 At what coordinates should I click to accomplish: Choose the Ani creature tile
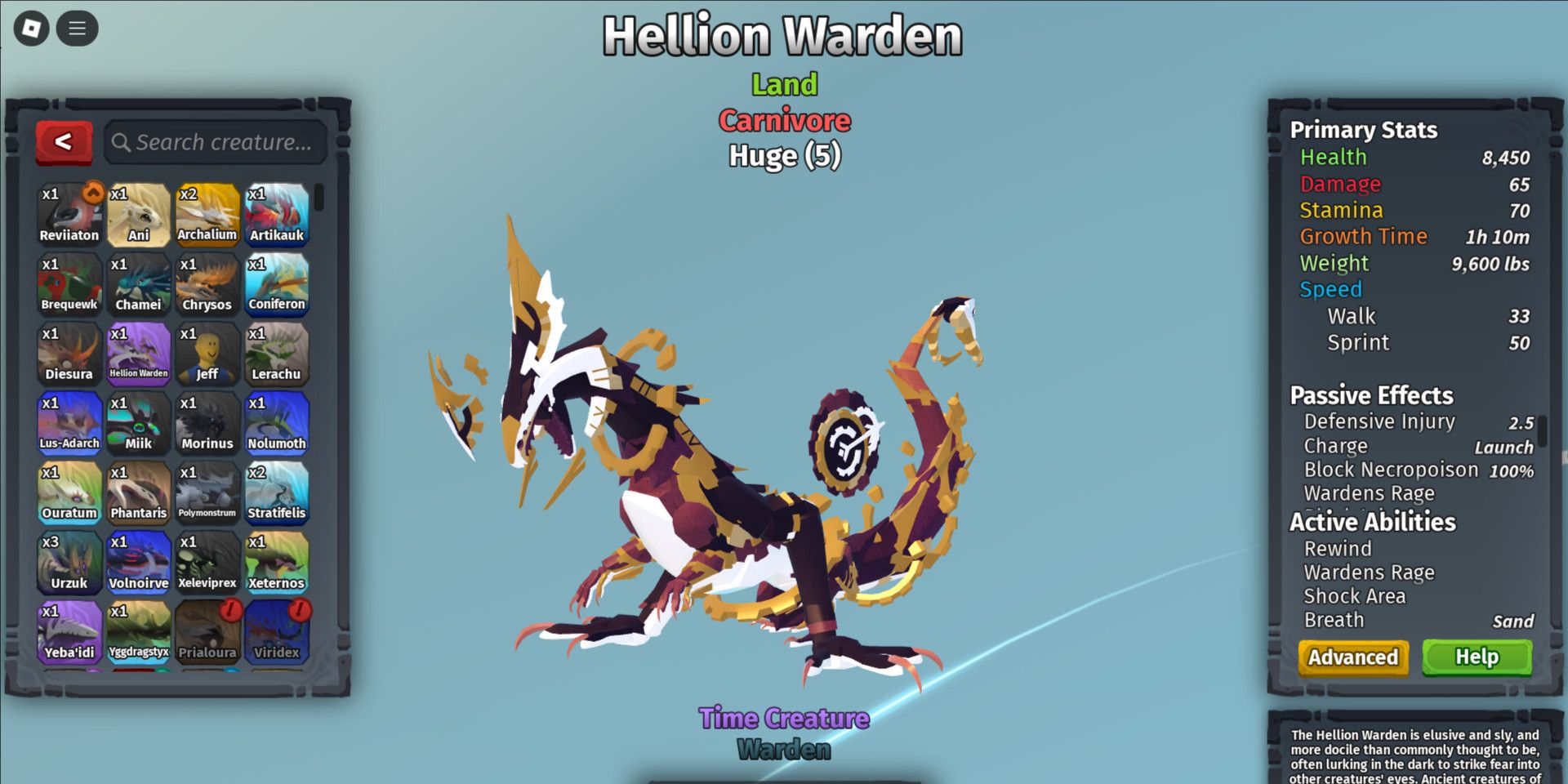coord(139,214)
